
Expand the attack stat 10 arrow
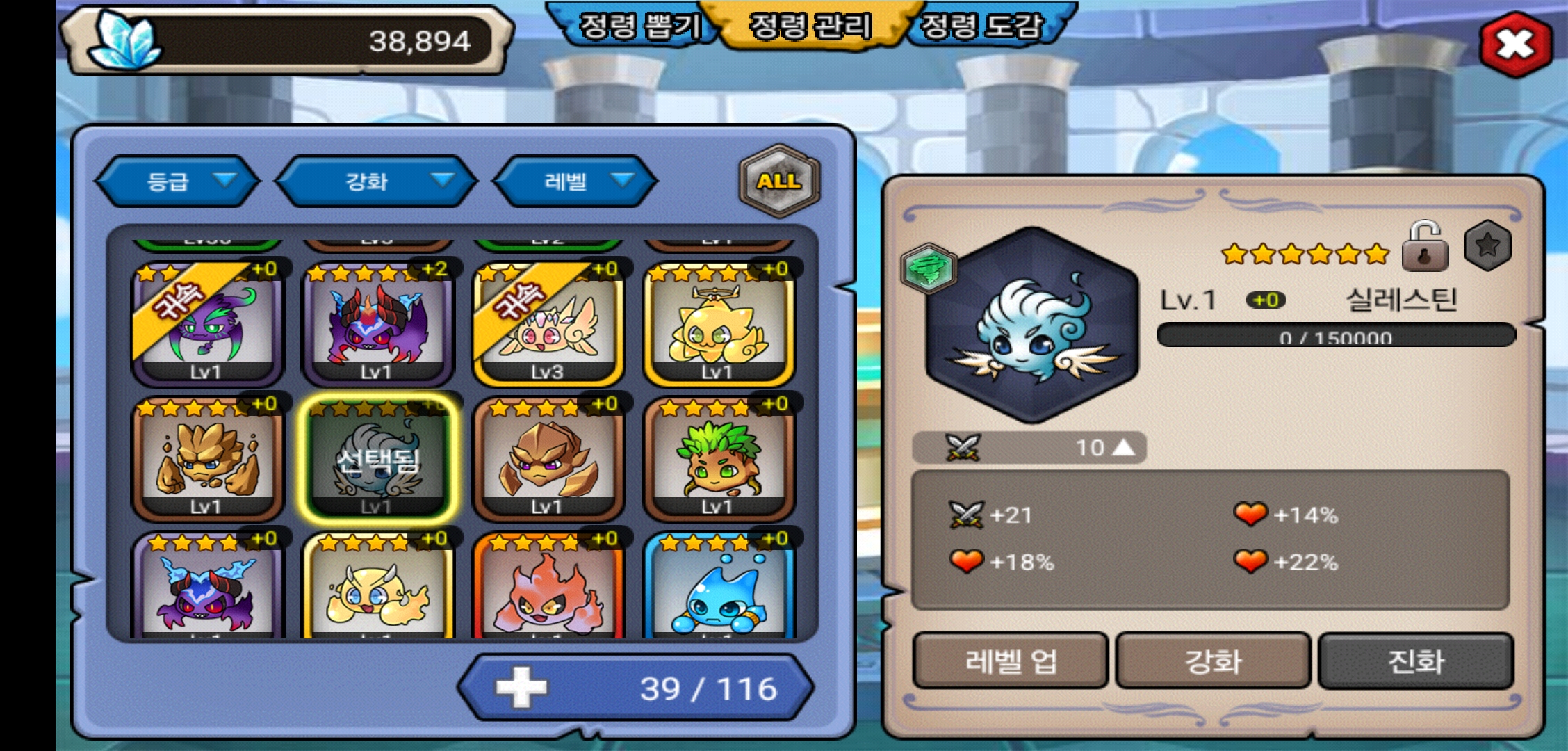[x=1123, y=448]
